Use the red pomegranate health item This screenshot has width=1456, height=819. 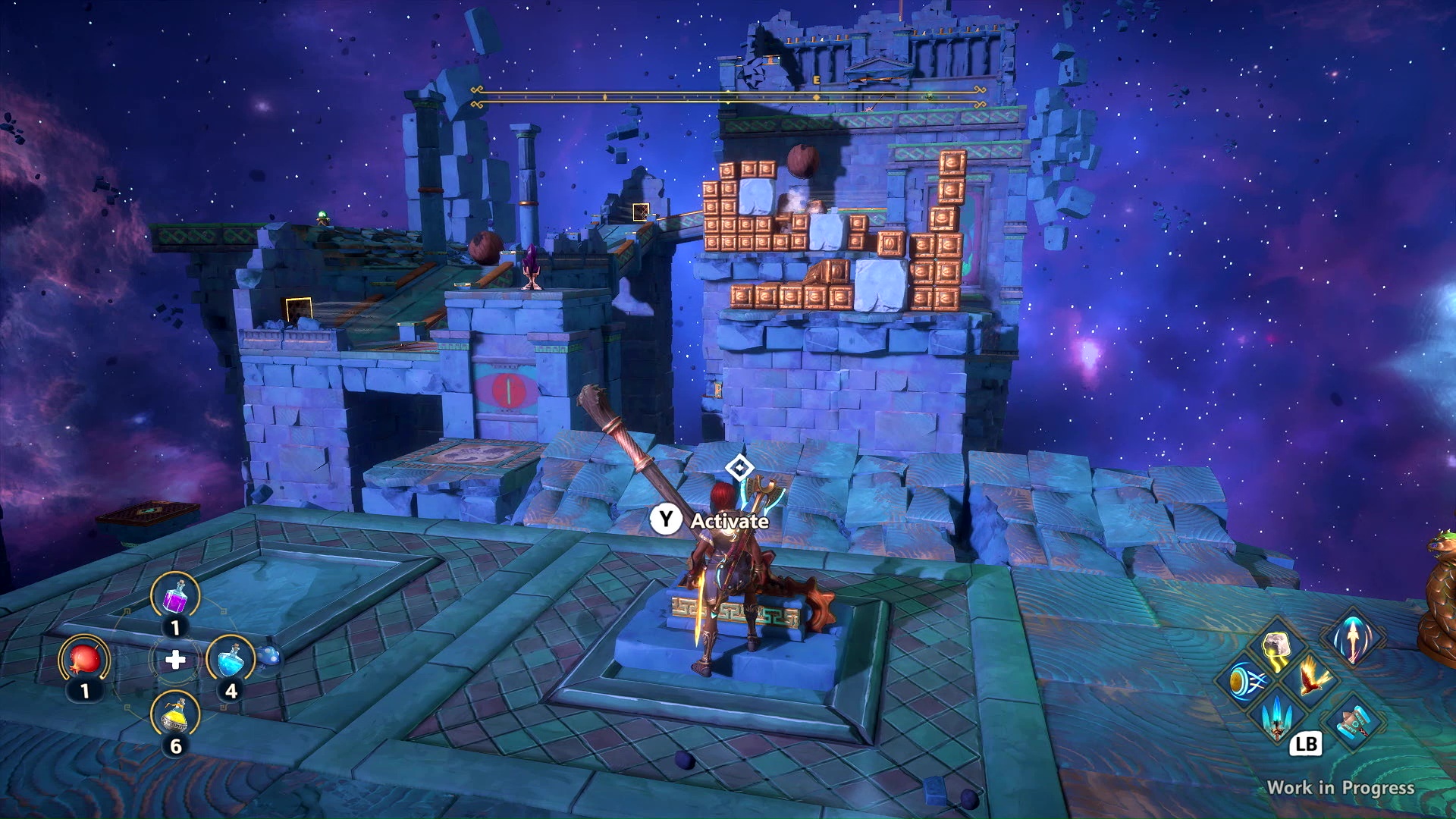84,660
